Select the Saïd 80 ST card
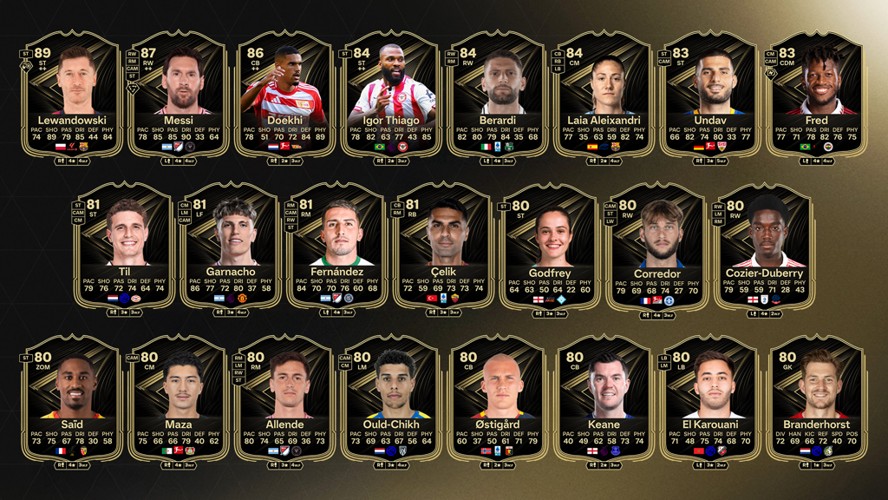This screenshot has height=500, width=888. pyautogui.click(x=71, y=398)
